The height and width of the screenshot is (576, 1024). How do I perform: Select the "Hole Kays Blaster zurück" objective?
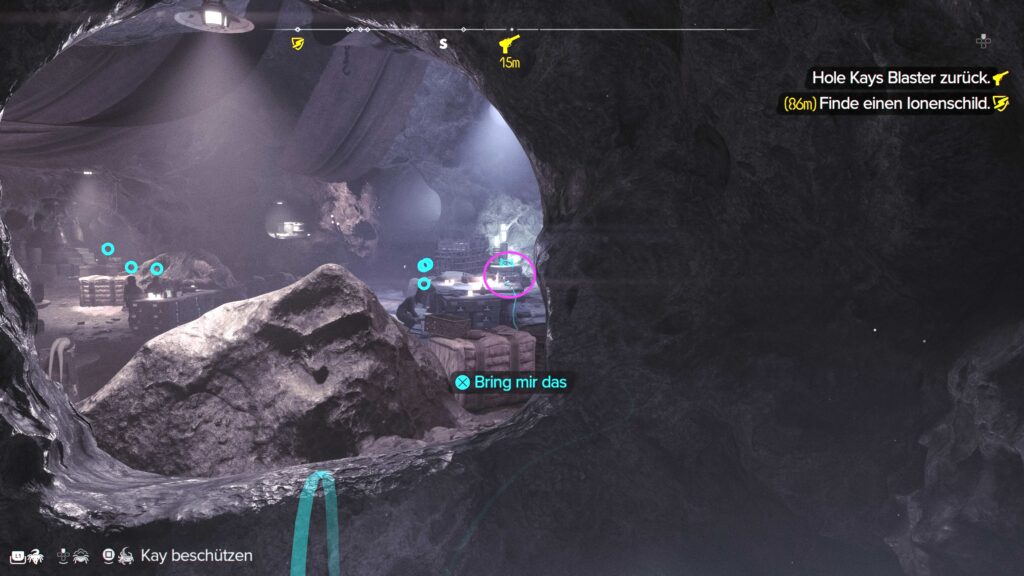pos(901,77)
